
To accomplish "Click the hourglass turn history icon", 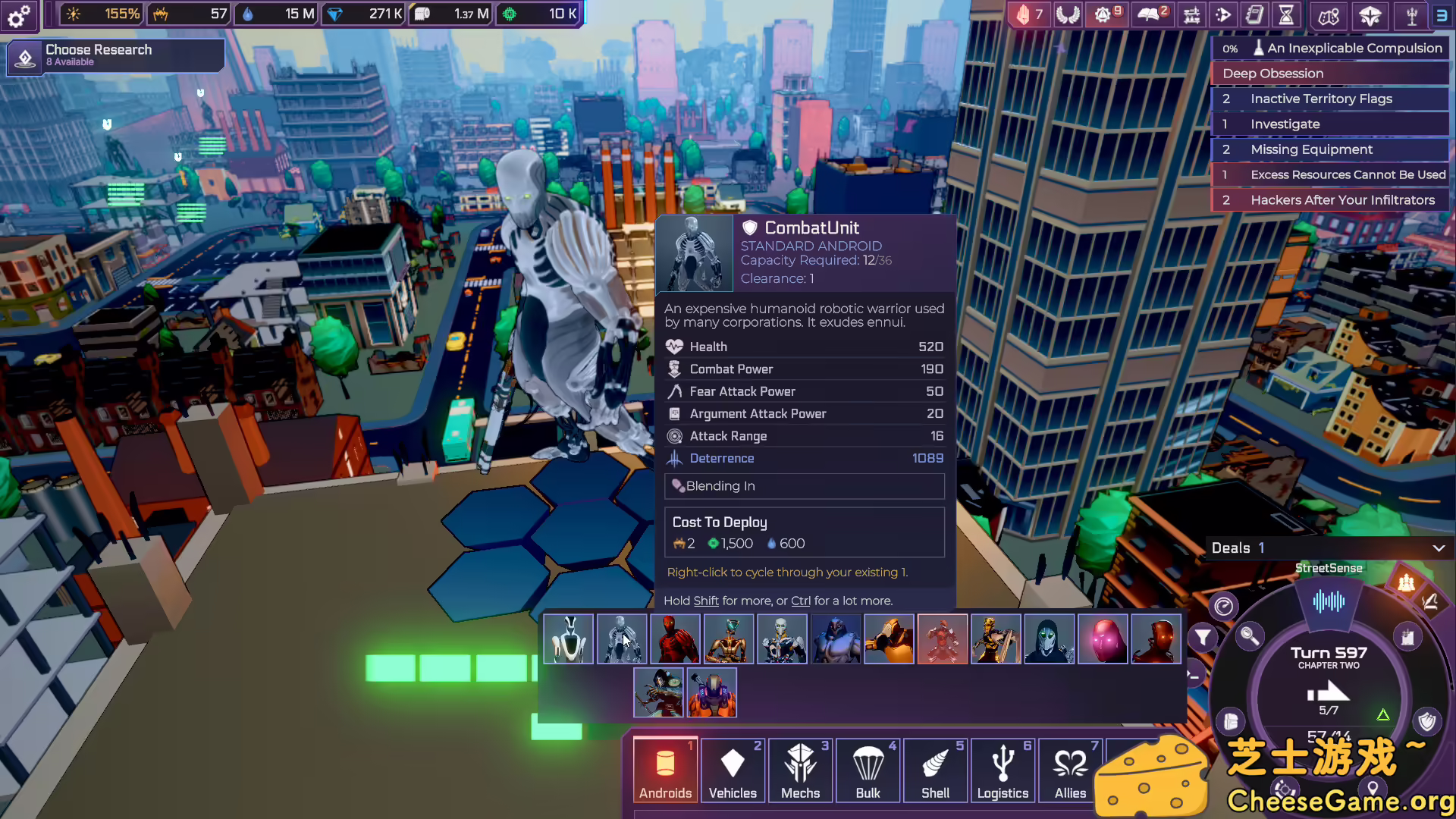I will [1286, 15].
